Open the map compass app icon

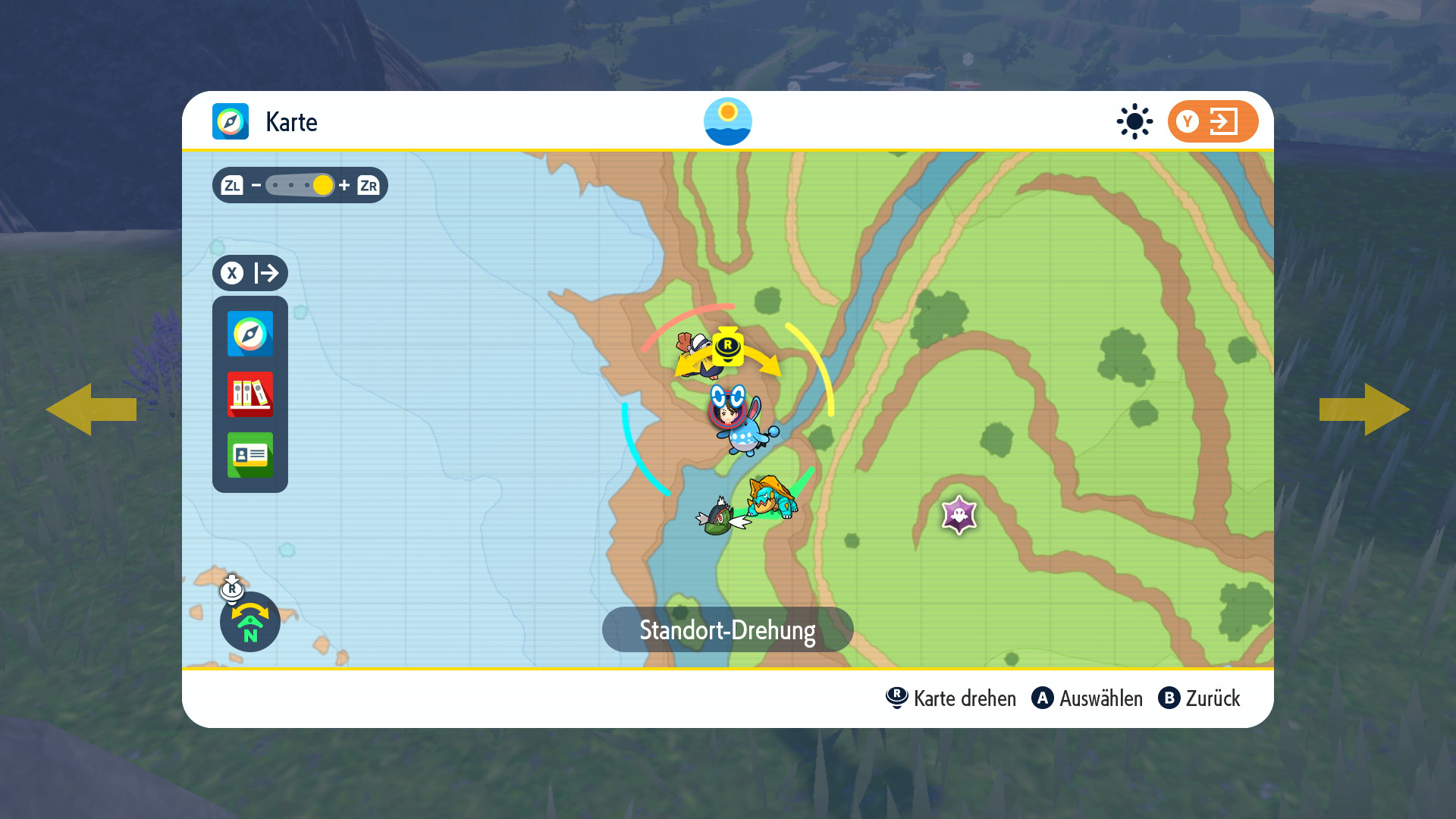250,334
